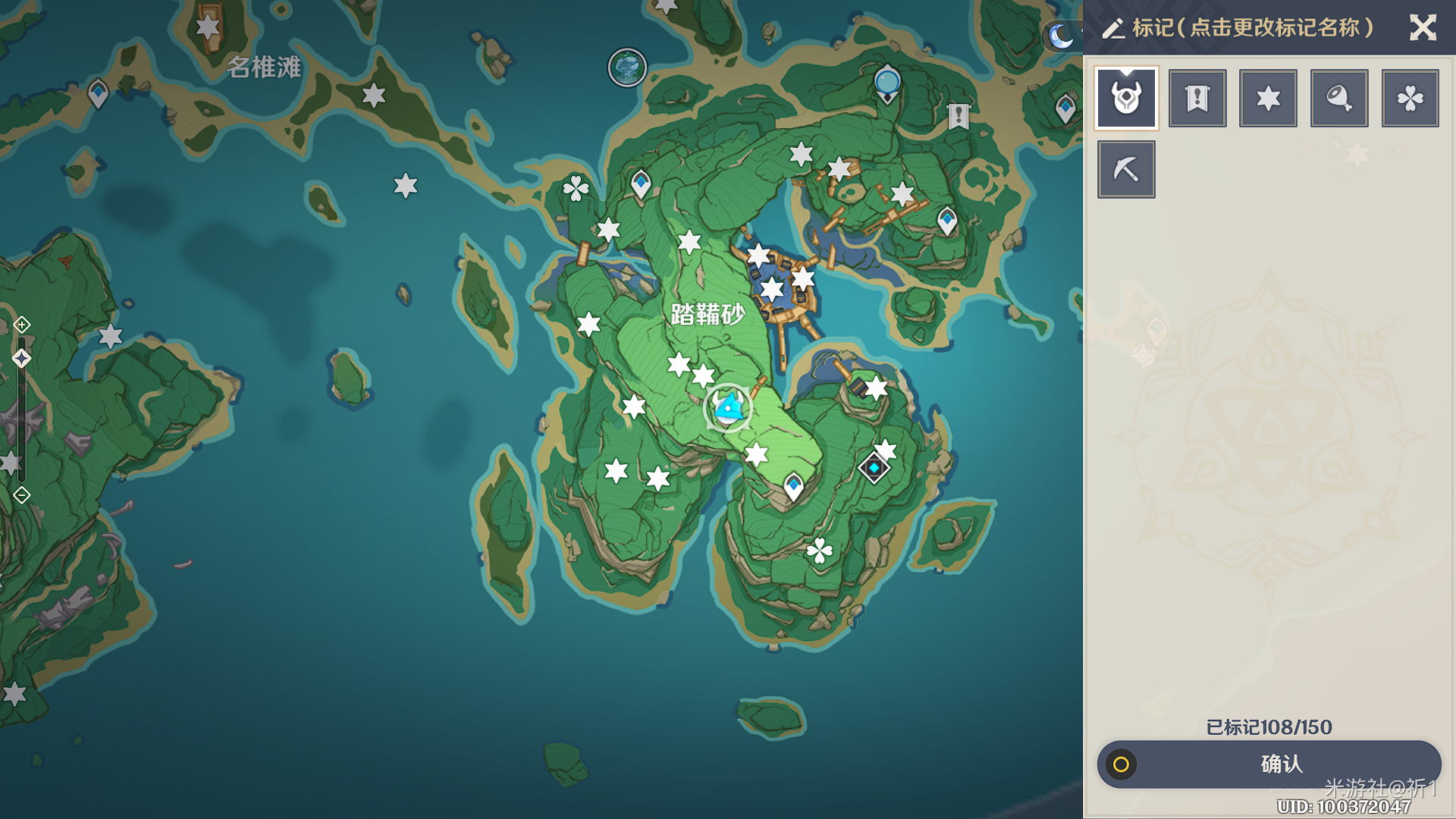
Task: Click the clover pin on southern island
Action: (x=820, y=551)
